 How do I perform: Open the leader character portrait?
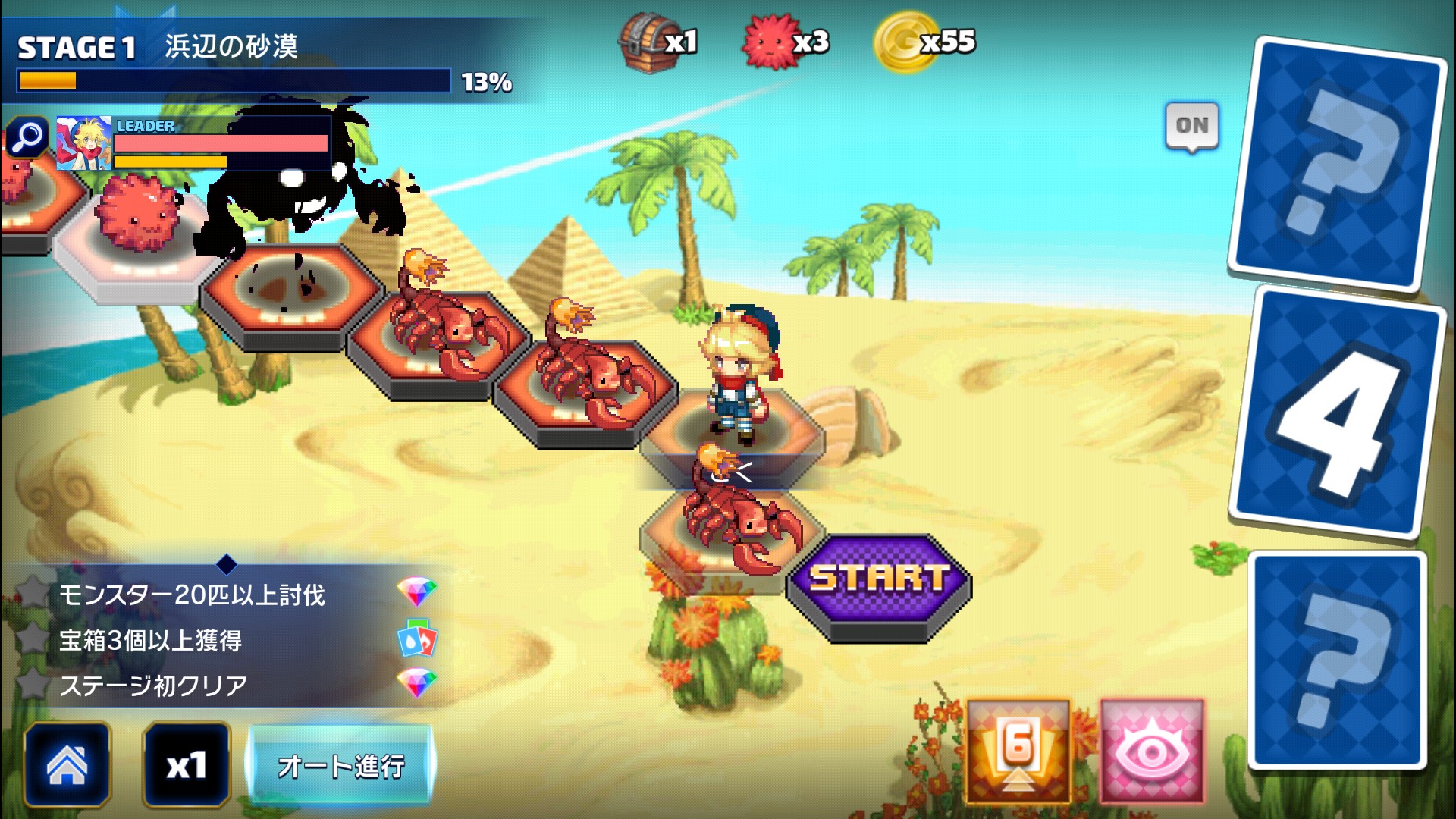point(83,143)
